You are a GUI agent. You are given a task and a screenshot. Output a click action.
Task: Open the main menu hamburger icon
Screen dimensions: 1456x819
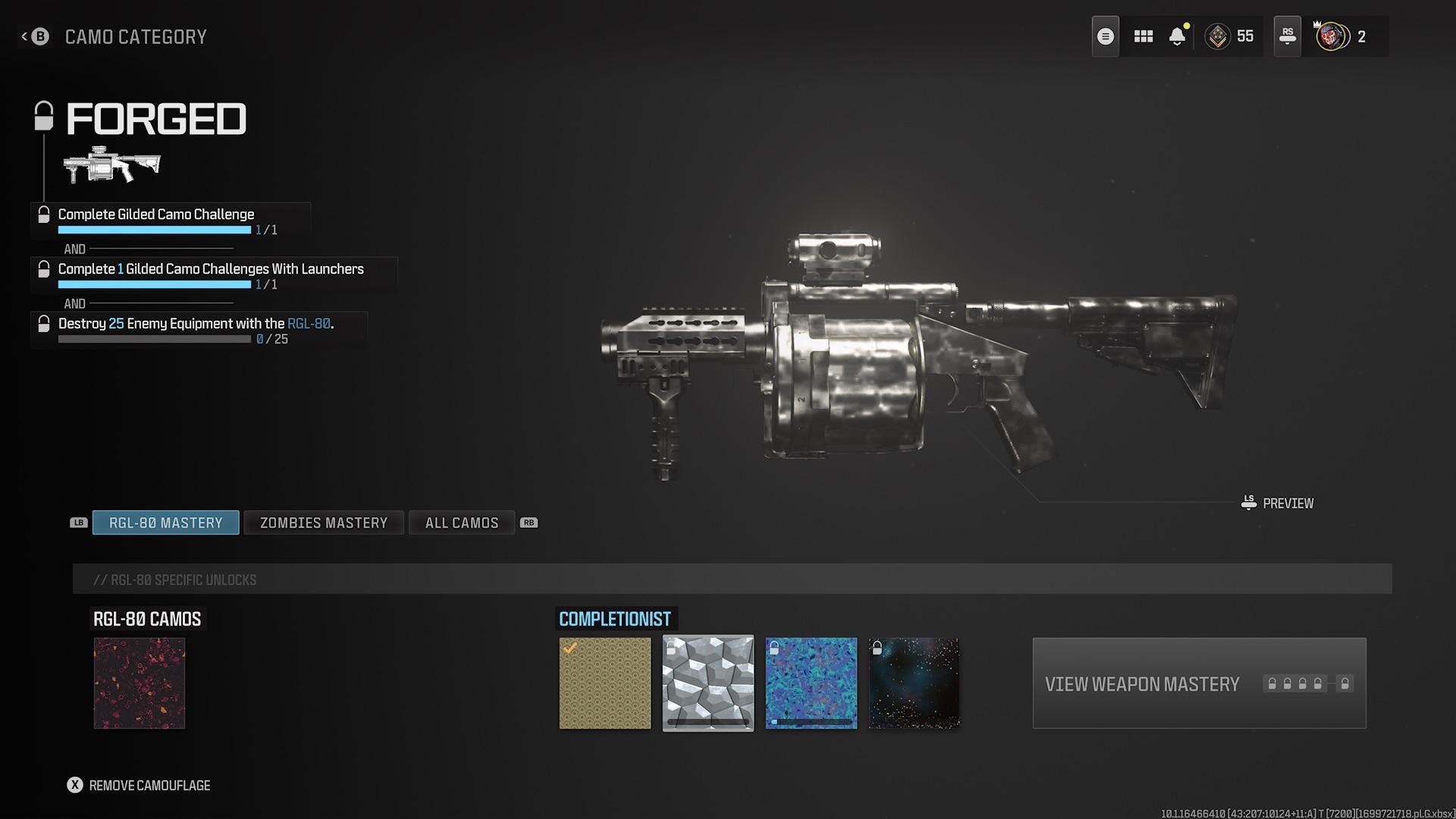pos(1105,36)
